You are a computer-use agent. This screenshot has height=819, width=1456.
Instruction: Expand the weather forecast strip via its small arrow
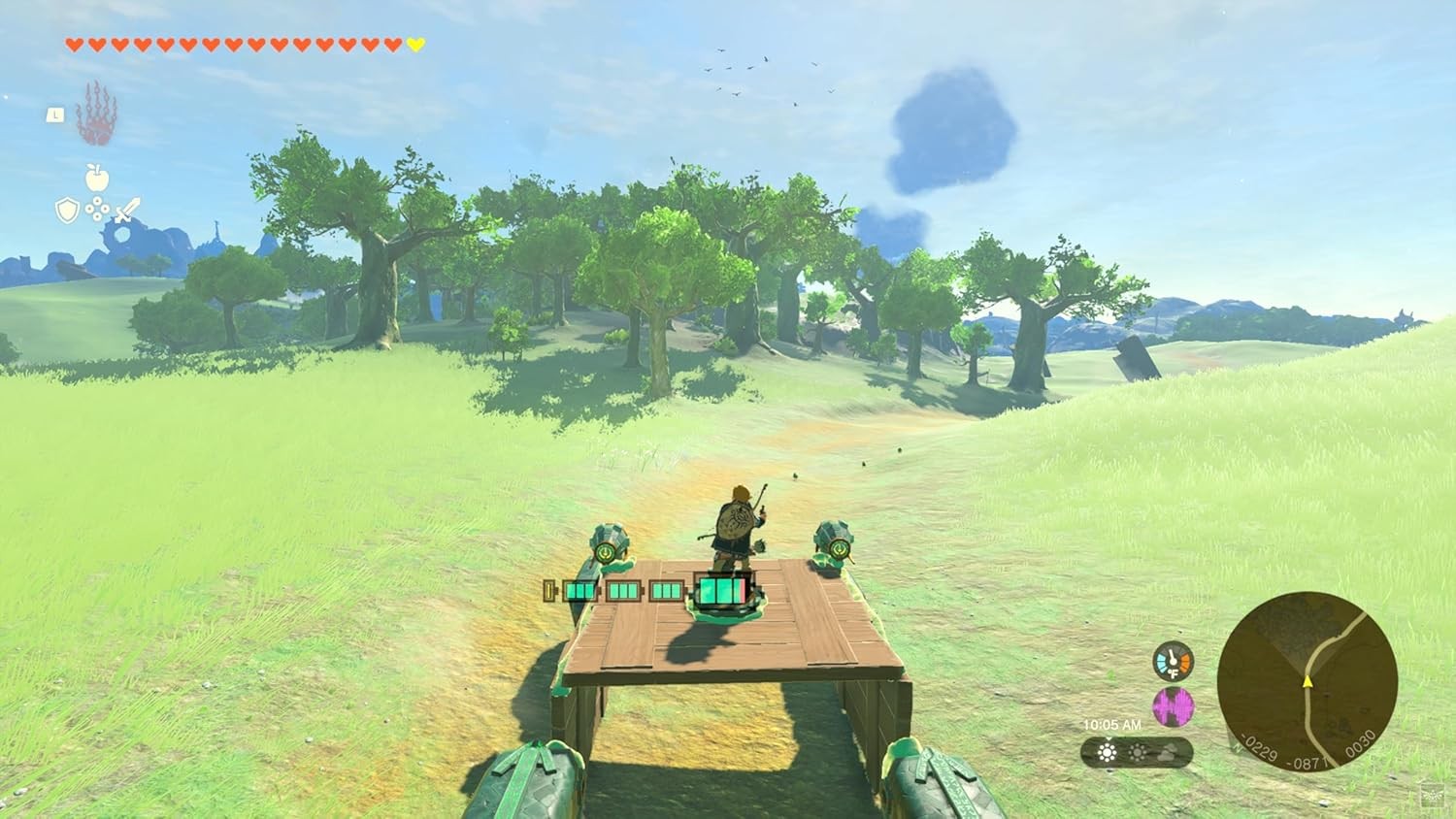[x=1108, y=738]
